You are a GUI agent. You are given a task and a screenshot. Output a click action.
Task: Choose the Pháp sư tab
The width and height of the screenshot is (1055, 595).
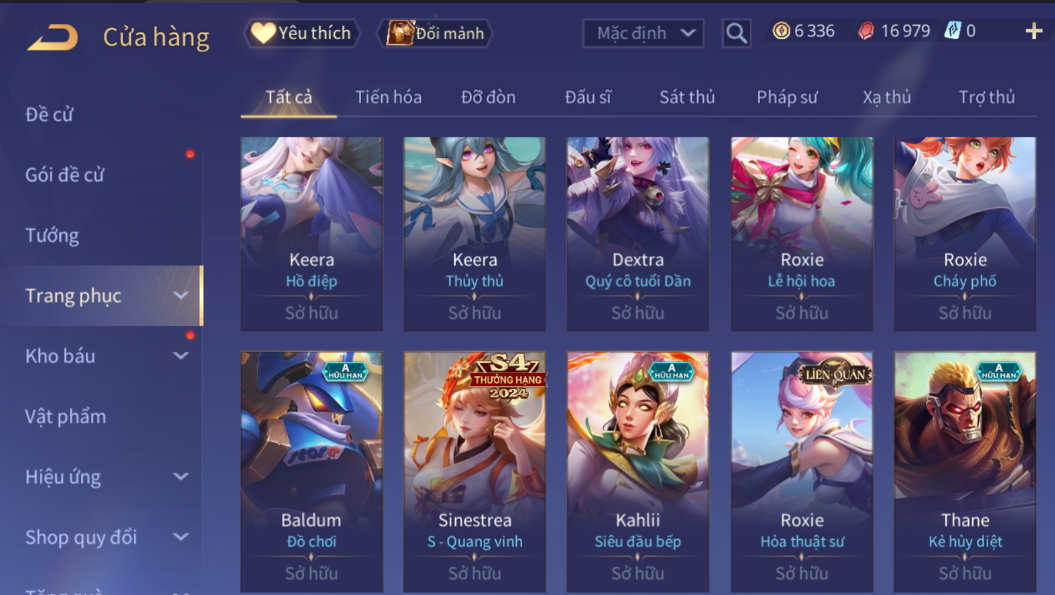click(787, 97)
